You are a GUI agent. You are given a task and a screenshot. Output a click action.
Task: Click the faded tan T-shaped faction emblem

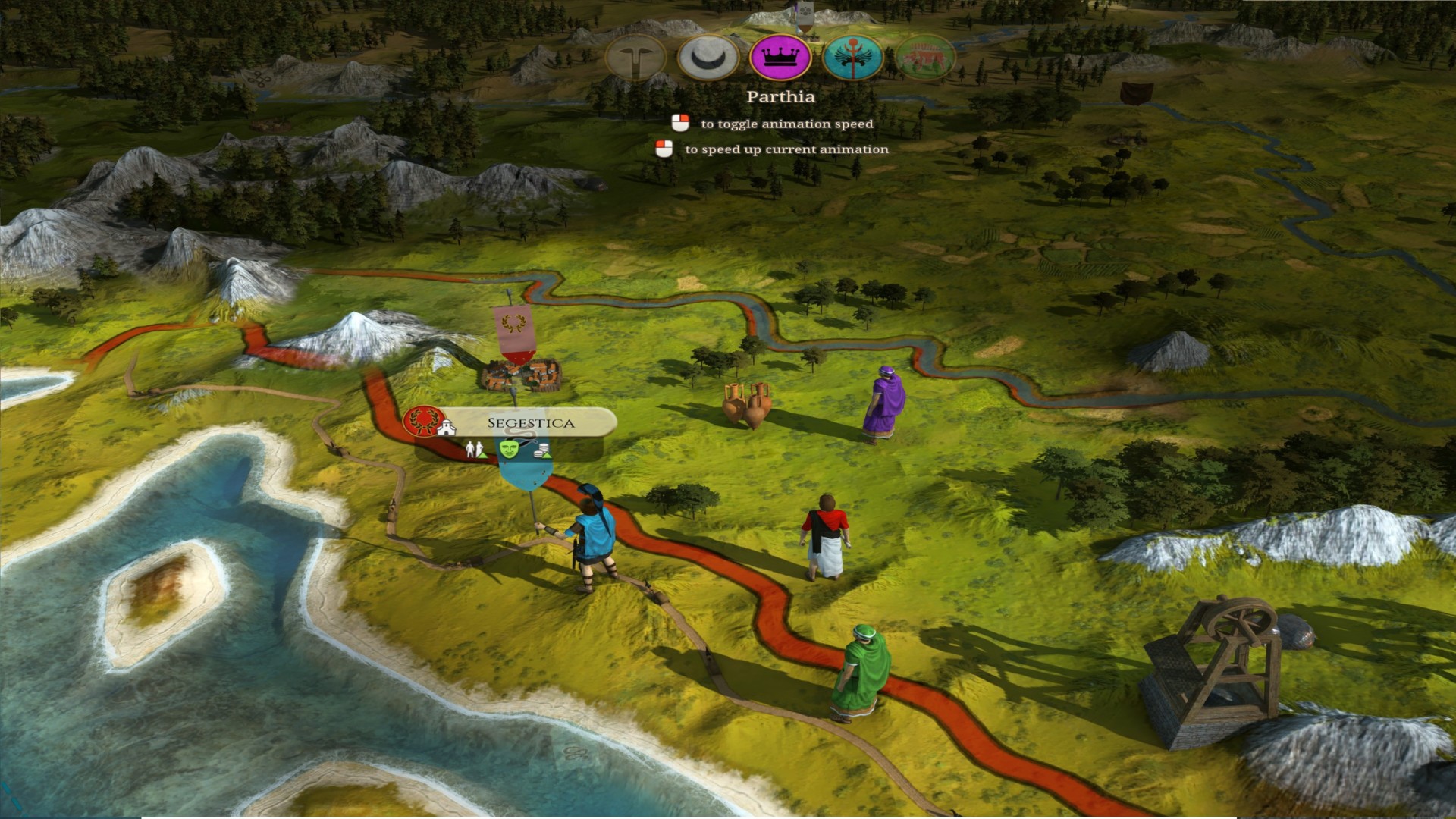click(x=636, y=58)
